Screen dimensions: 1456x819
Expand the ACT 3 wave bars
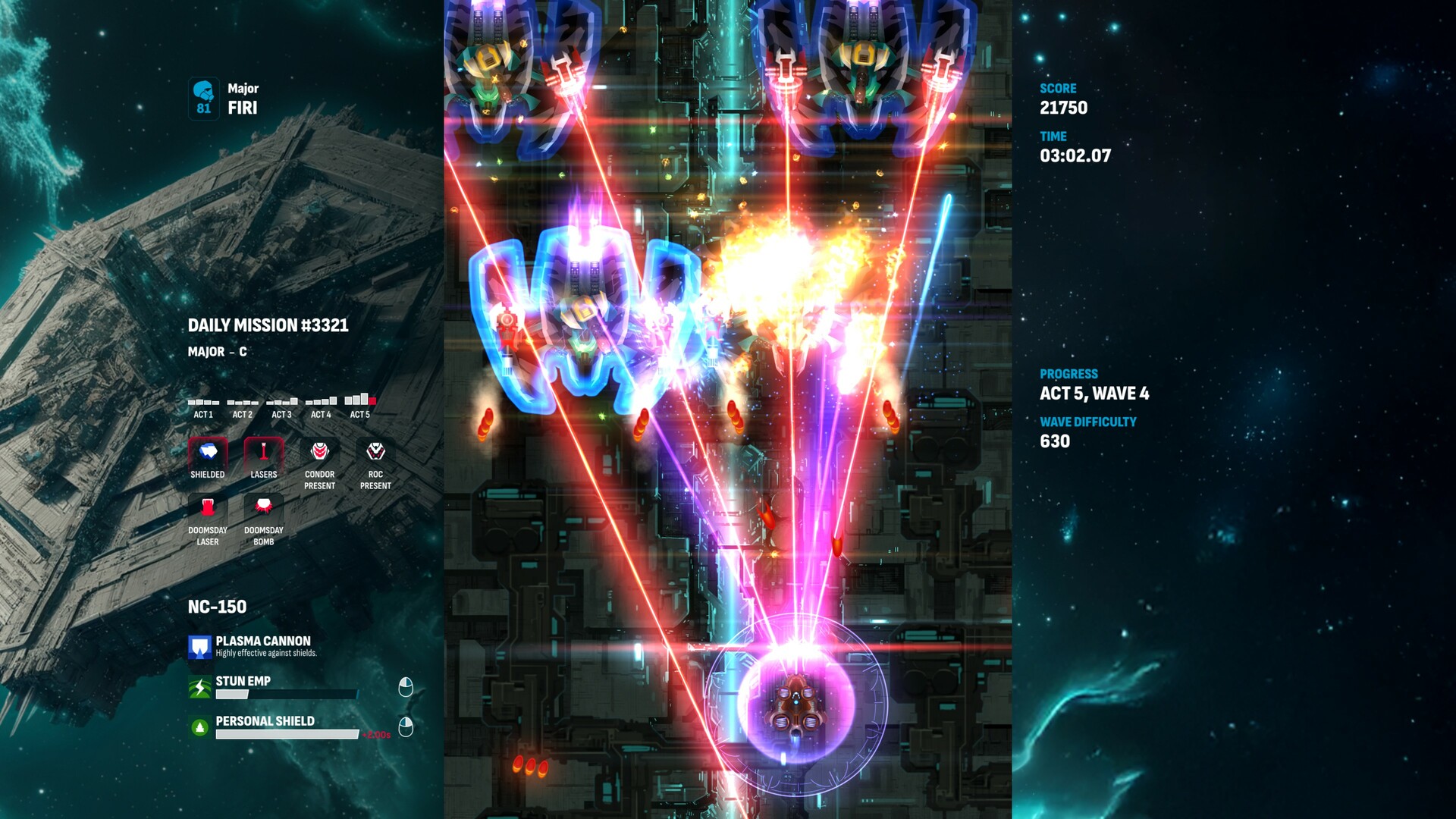[281, 403]
